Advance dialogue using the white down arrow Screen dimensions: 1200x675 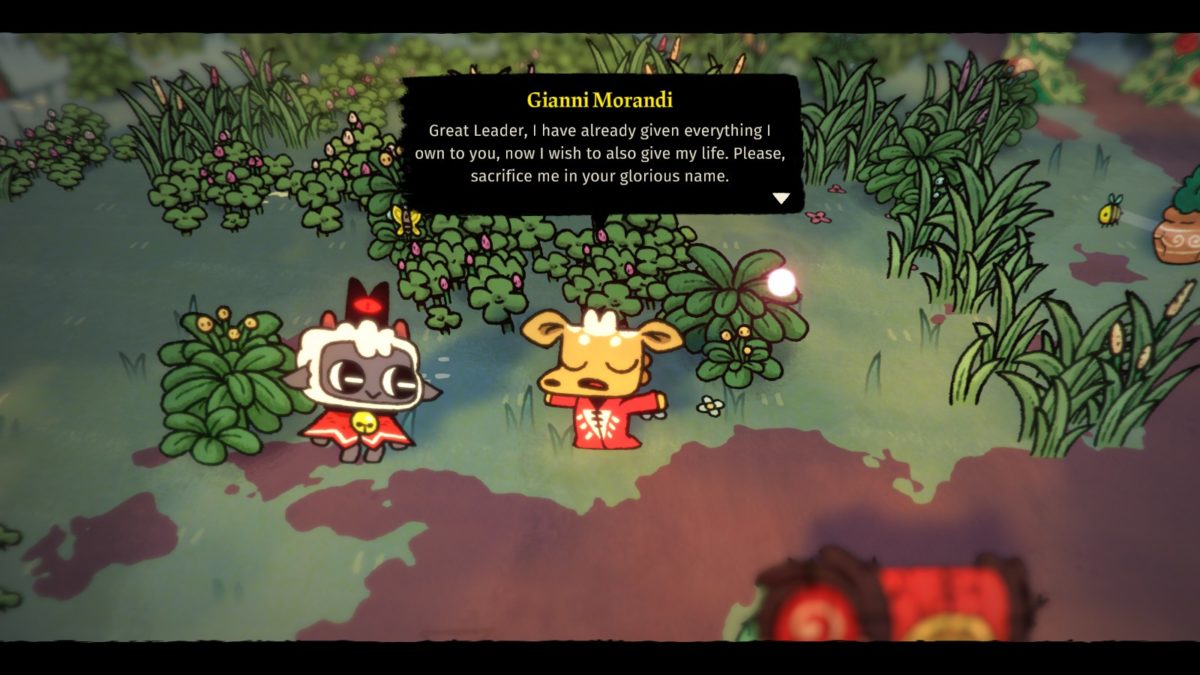pos(781,198)
